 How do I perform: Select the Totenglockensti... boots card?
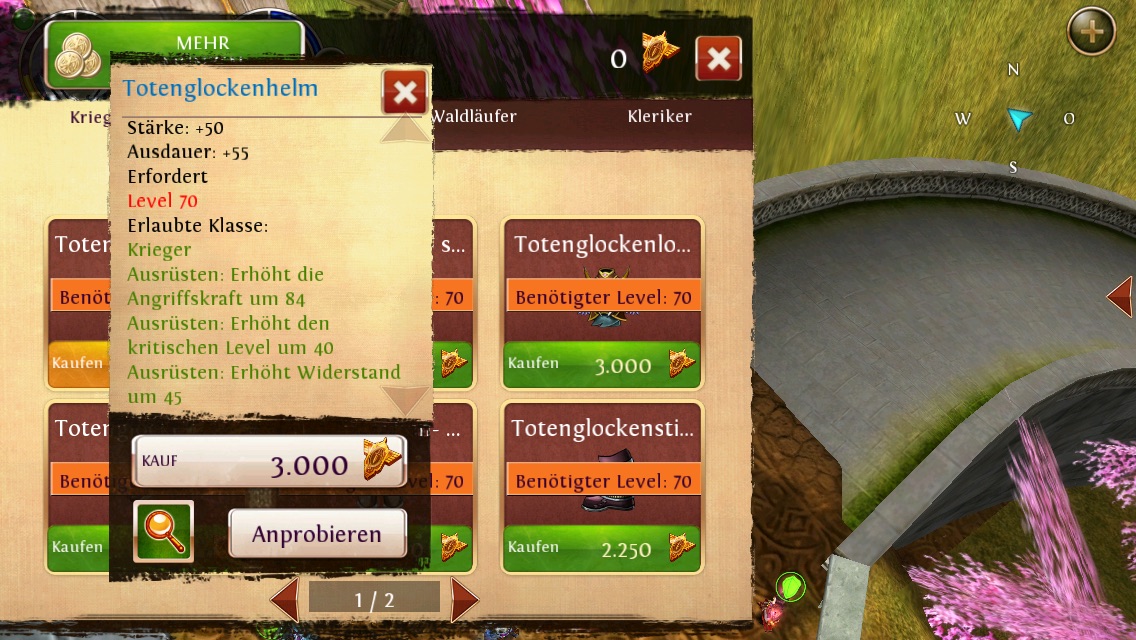click(602, 460)
